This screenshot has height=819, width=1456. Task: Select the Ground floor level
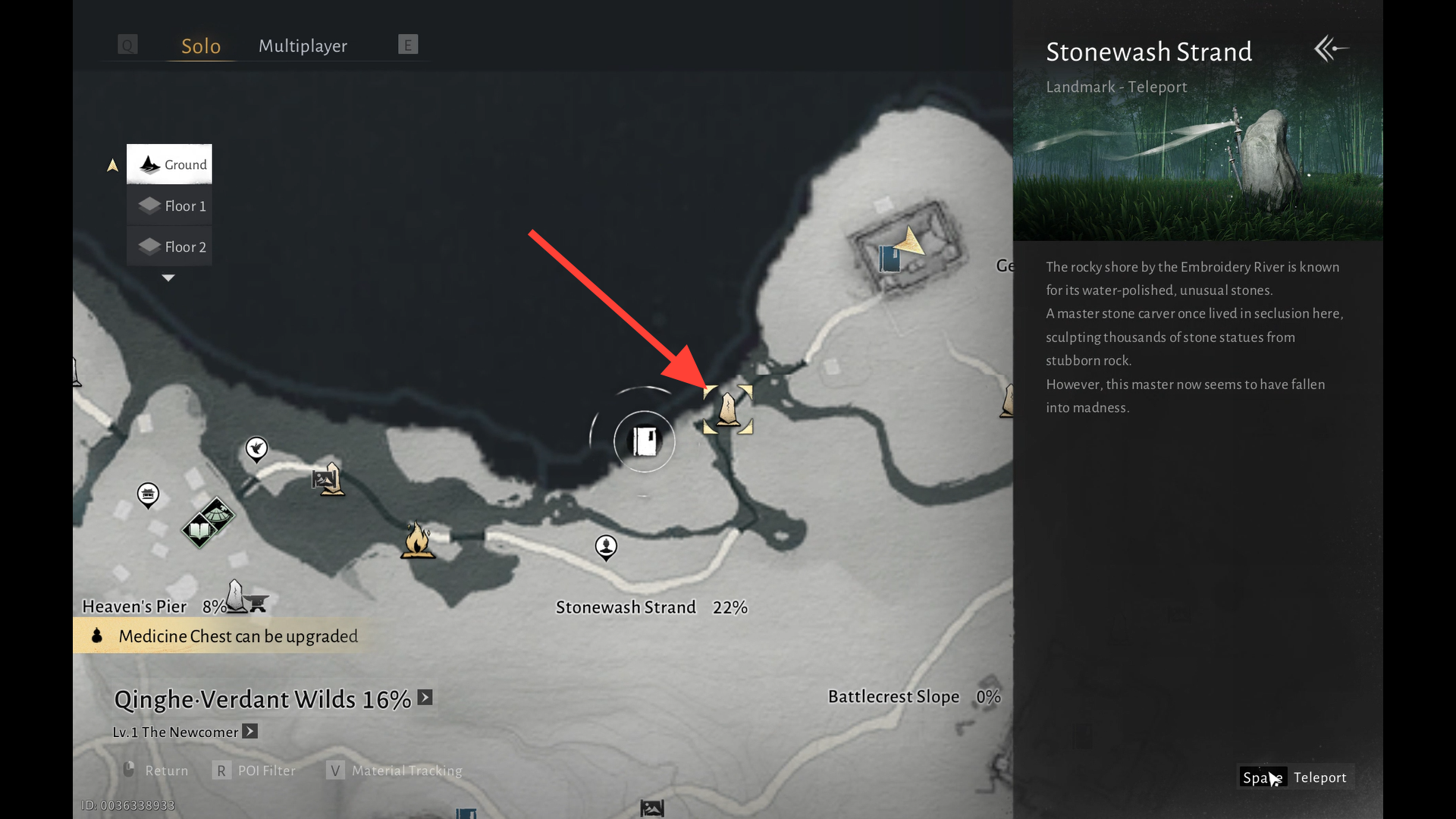click(170, 165)
